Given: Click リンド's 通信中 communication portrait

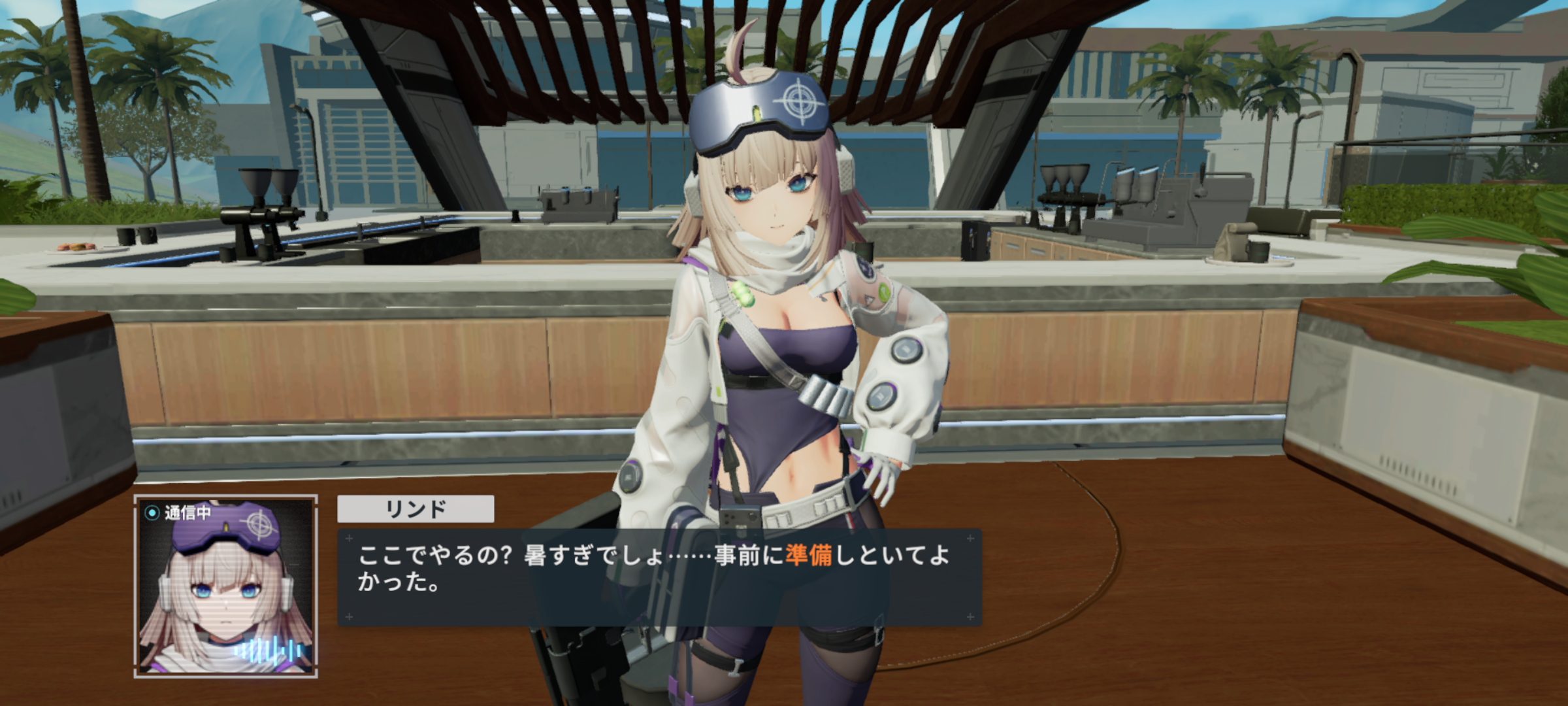Looking at the screenshot, I should coord(225,586).
